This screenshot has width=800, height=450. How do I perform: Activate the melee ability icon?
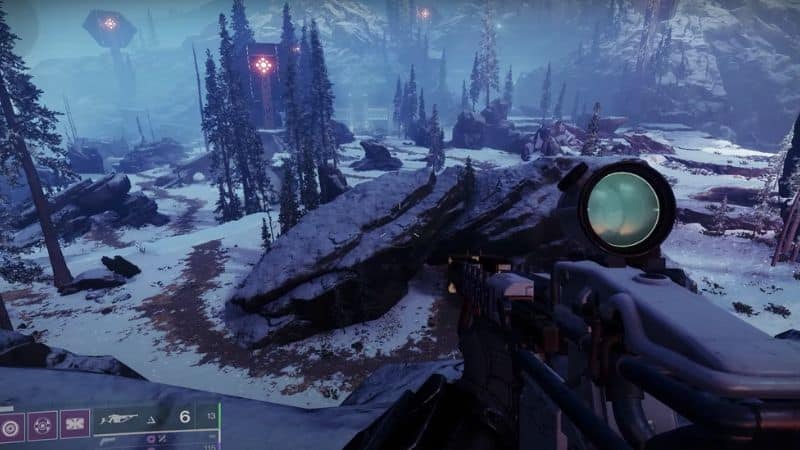pos(74,425)
